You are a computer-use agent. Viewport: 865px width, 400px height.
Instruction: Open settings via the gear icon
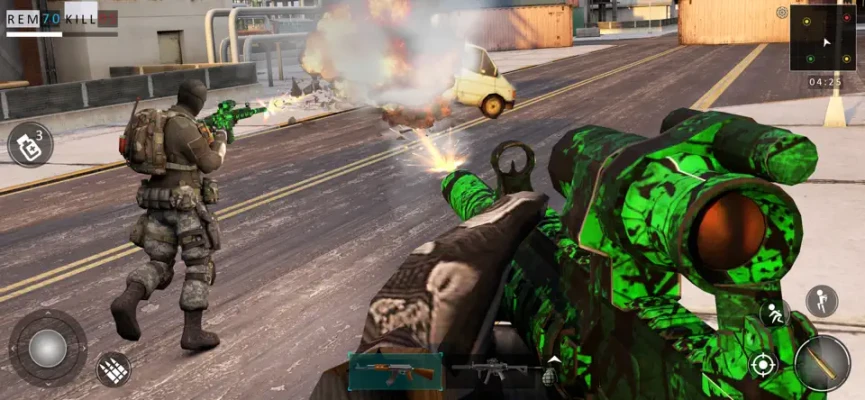(782, 13)
